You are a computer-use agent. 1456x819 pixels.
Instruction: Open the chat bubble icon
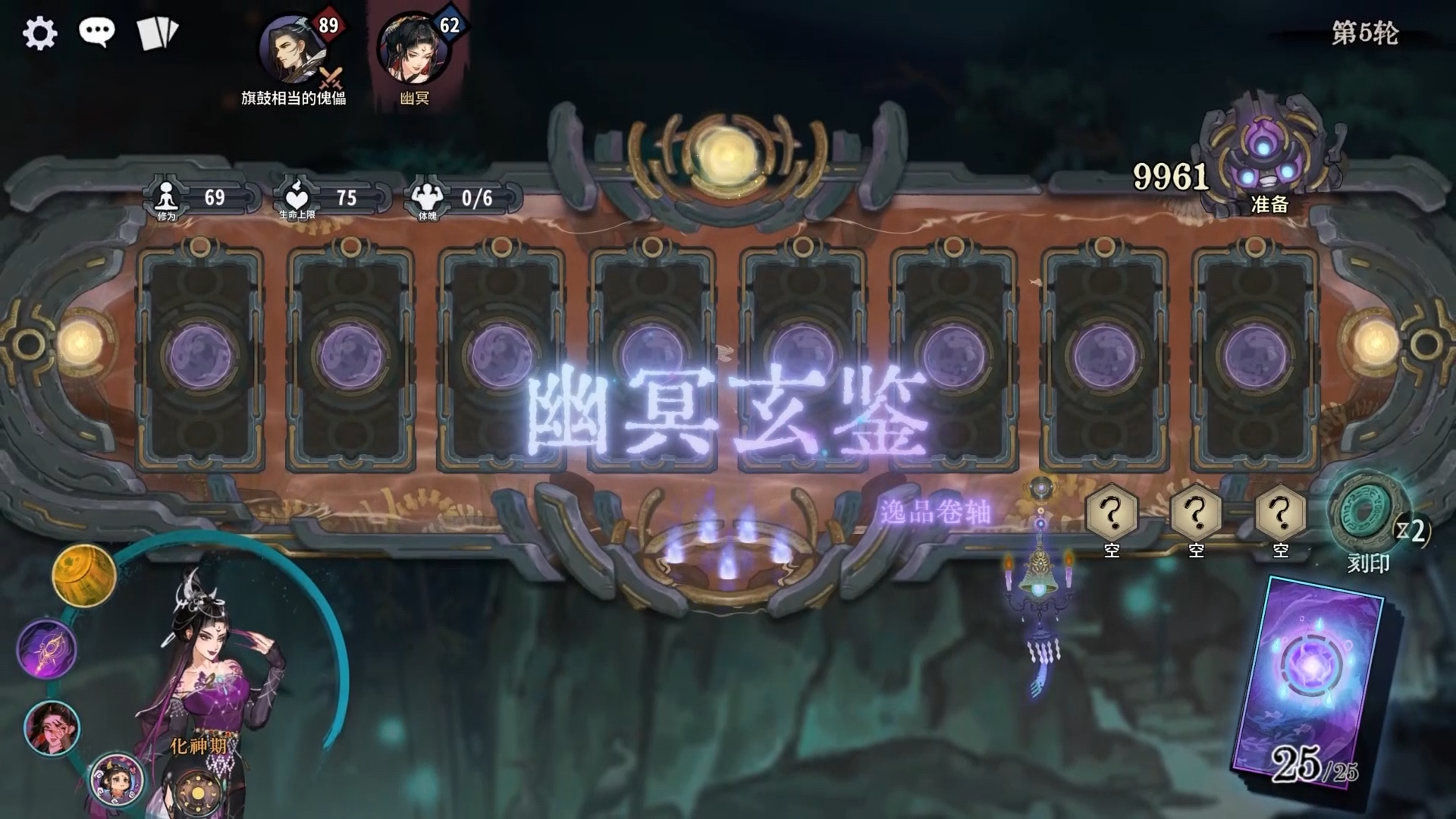(99, 31)
